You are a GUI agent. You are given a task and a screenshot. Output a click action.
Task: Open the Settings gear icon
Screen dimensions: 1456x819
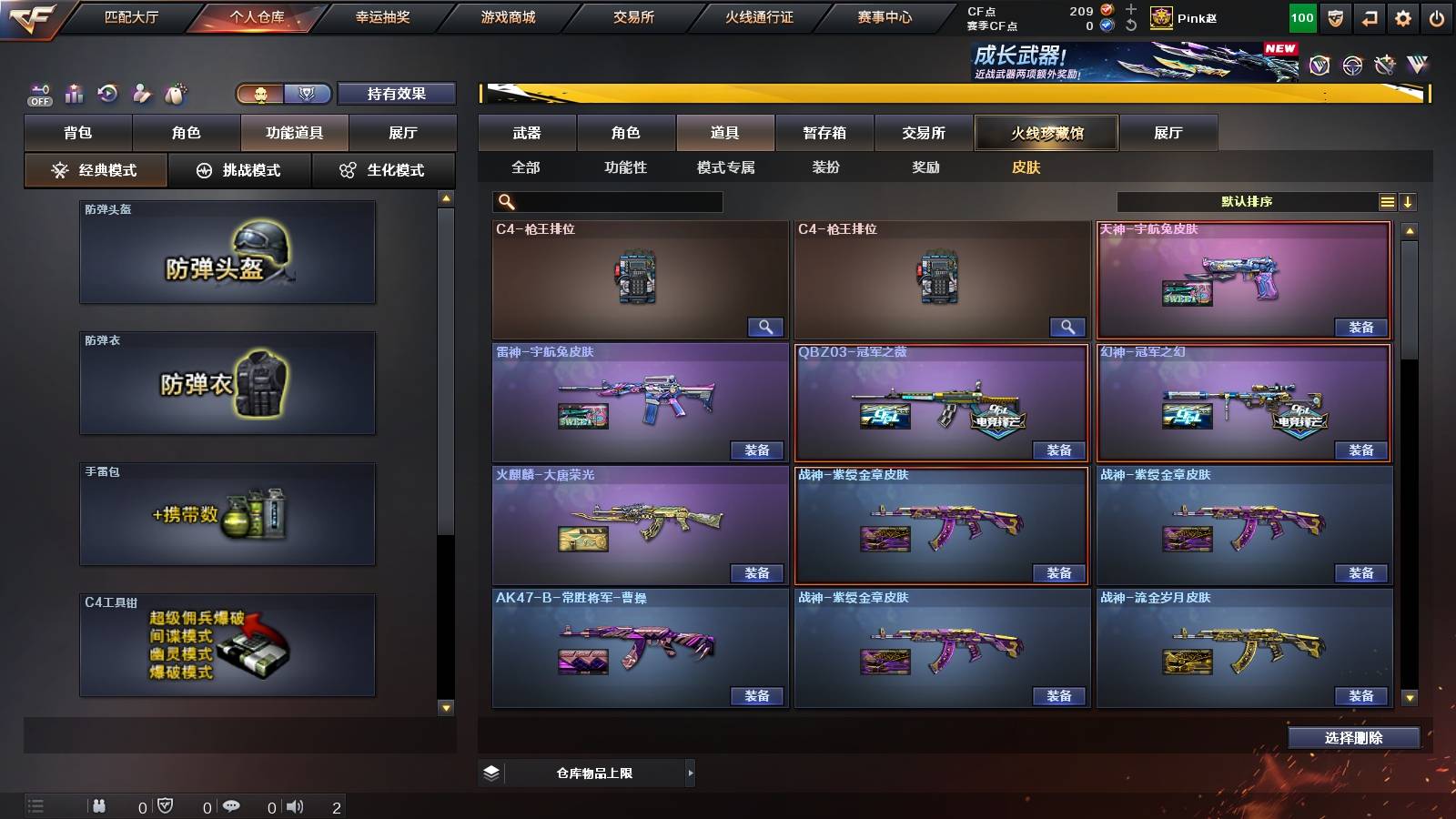1404,17
